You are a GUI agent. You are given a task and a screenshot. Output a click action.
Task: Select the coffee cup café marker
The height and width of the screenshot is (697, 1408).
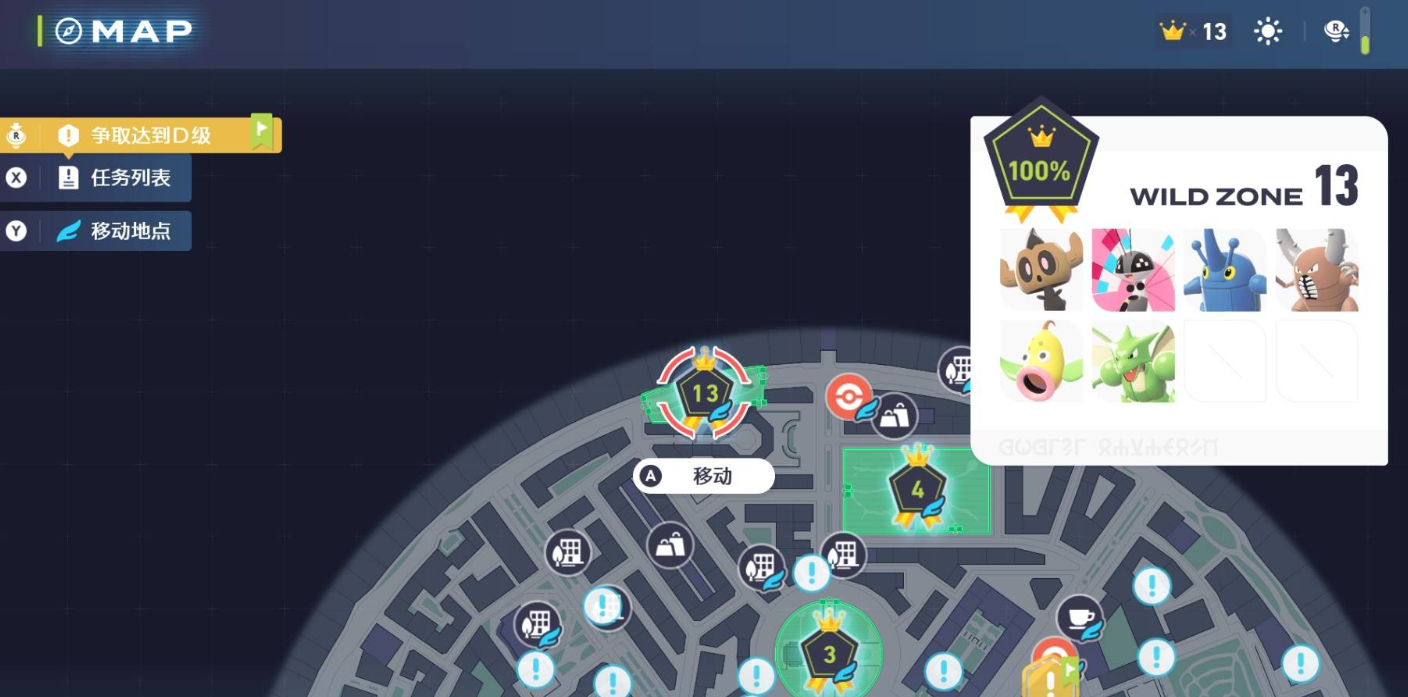pos(1078,617)
